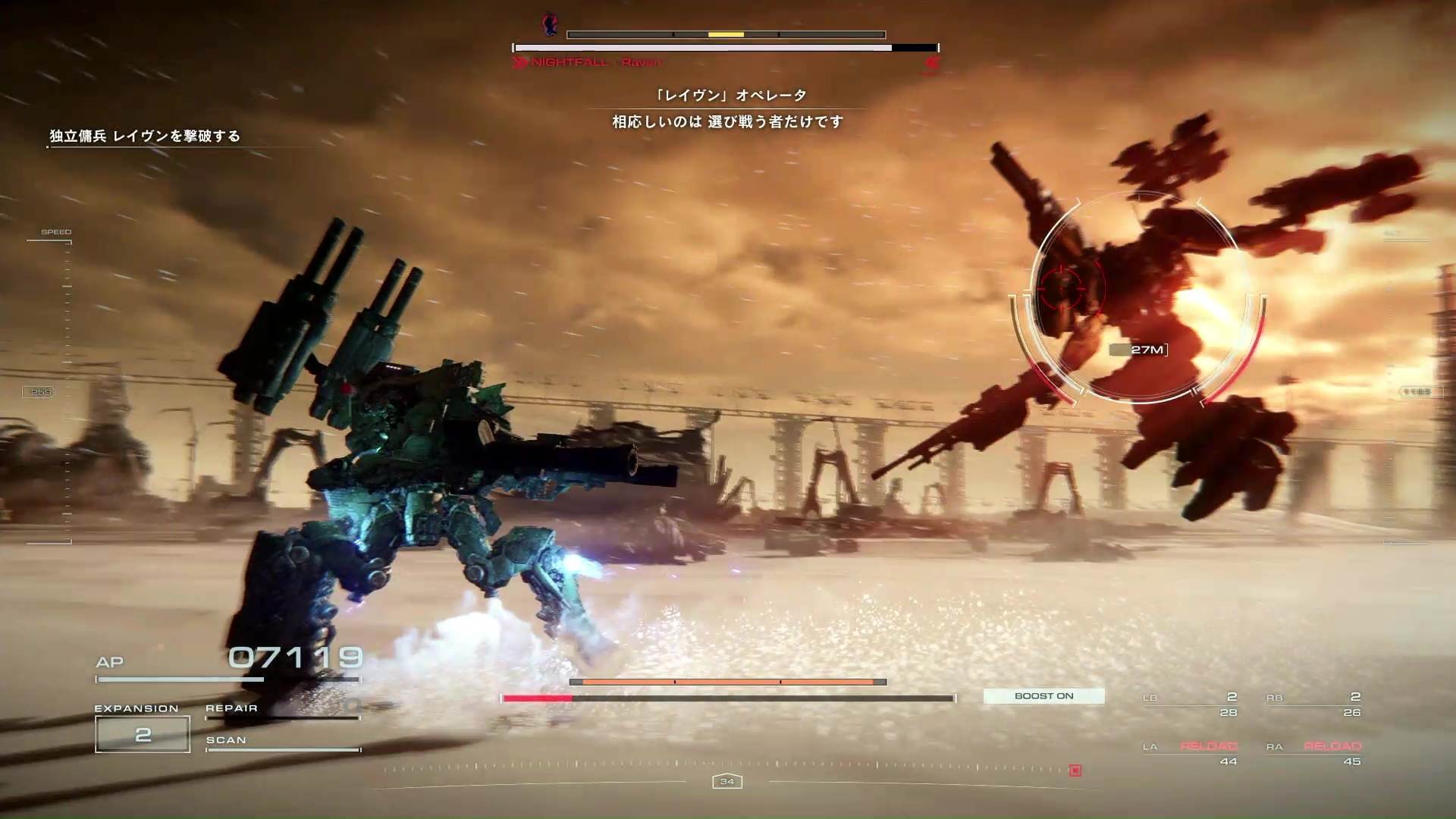Open the mission objective tracker text
The width and height of the screenshot is (1456, 819).
tap(145, 136)
